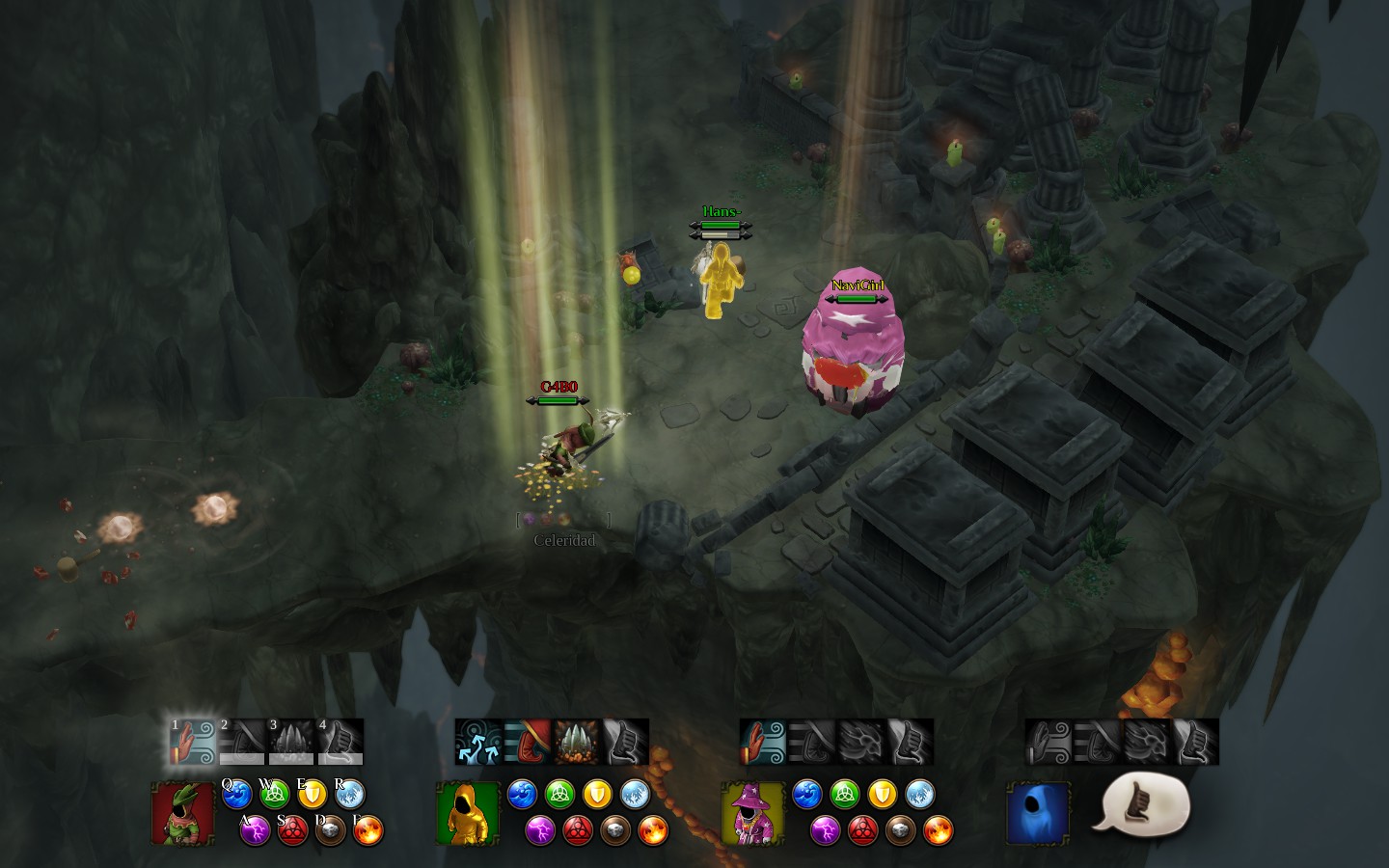Select the blue ghost player's portrait

click(x=1039, y=815)
